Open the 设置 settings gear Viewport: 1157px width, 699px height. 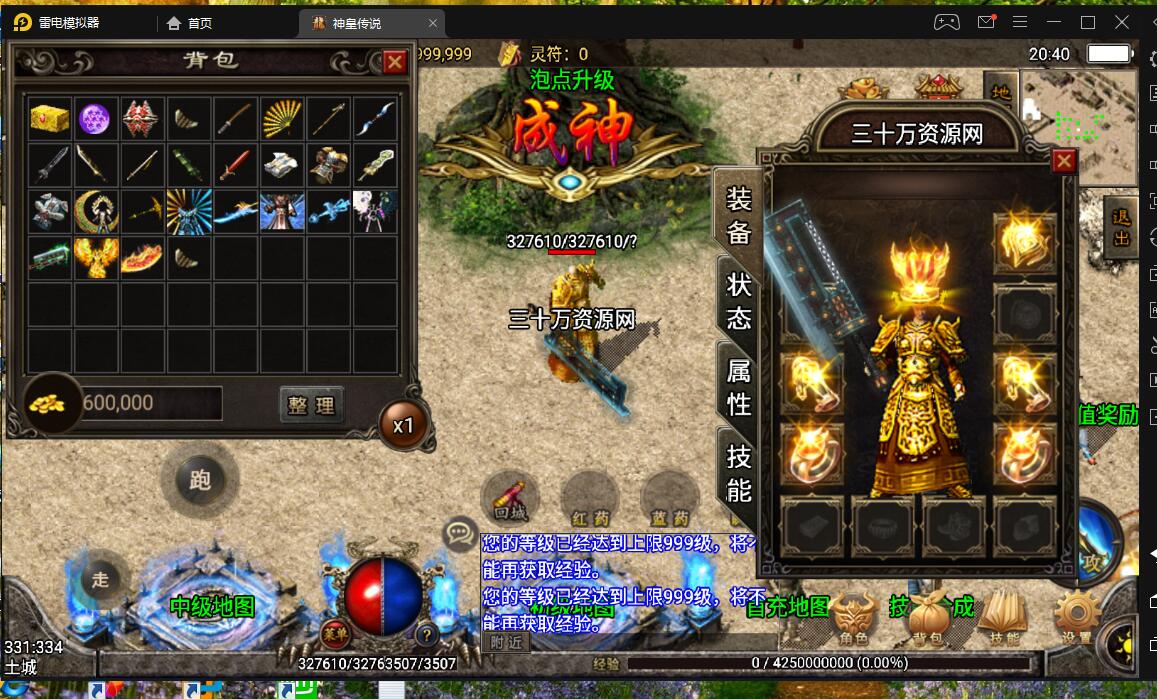pyautogui.click(x=1077, y=617)
